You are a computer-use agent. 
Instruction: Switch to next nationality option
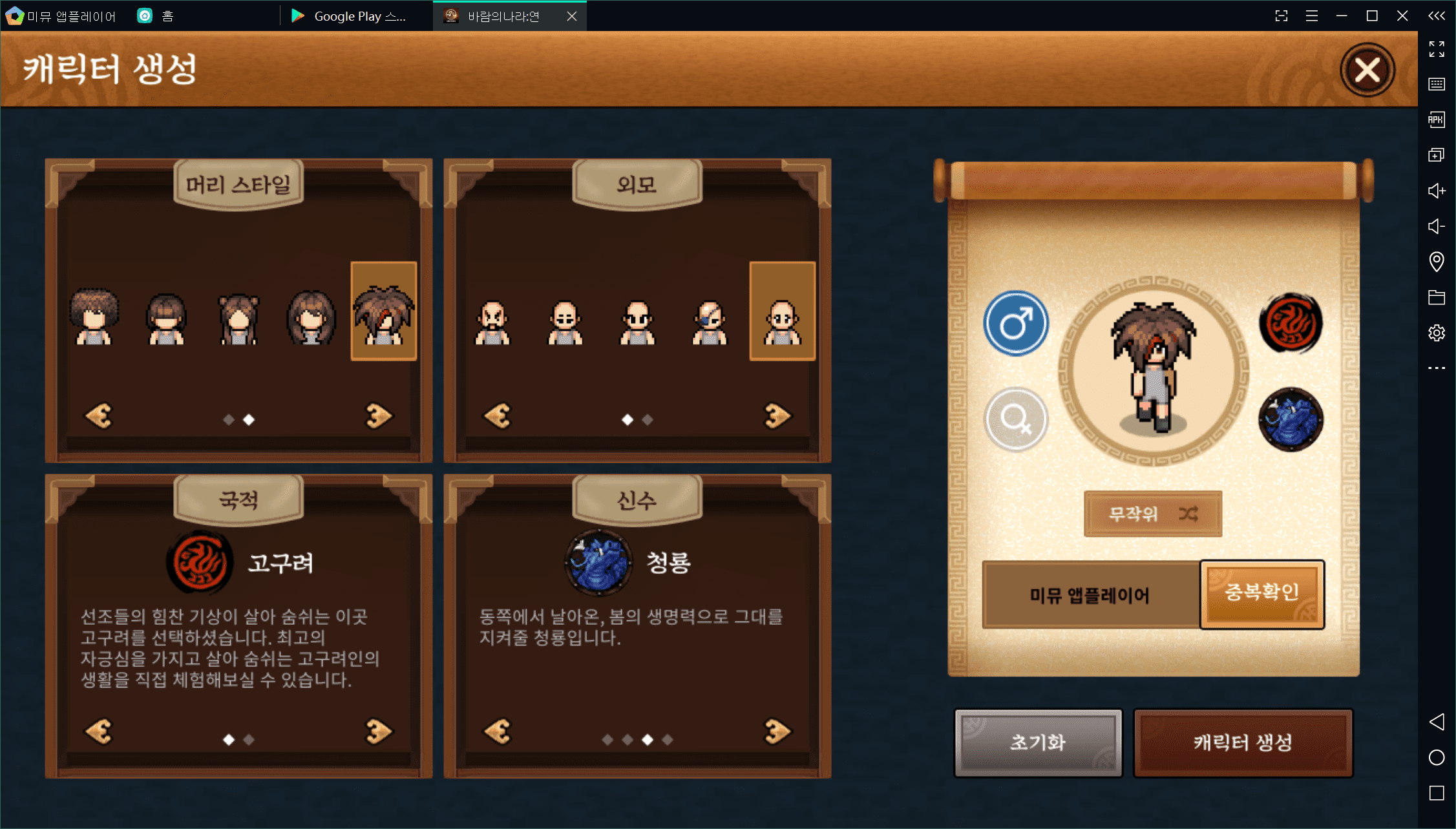tap(379, 731)
